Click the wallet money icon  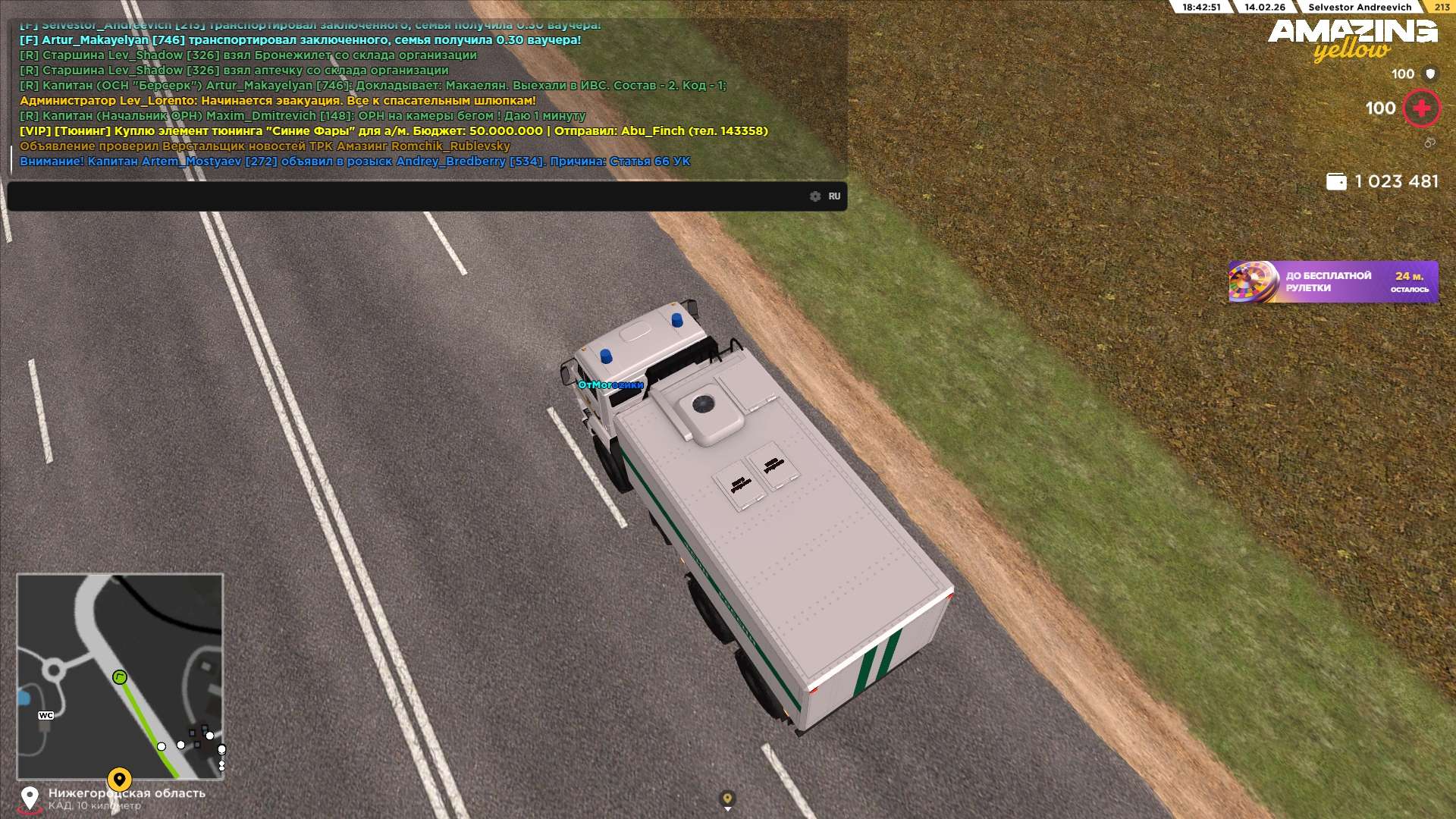1336,182
